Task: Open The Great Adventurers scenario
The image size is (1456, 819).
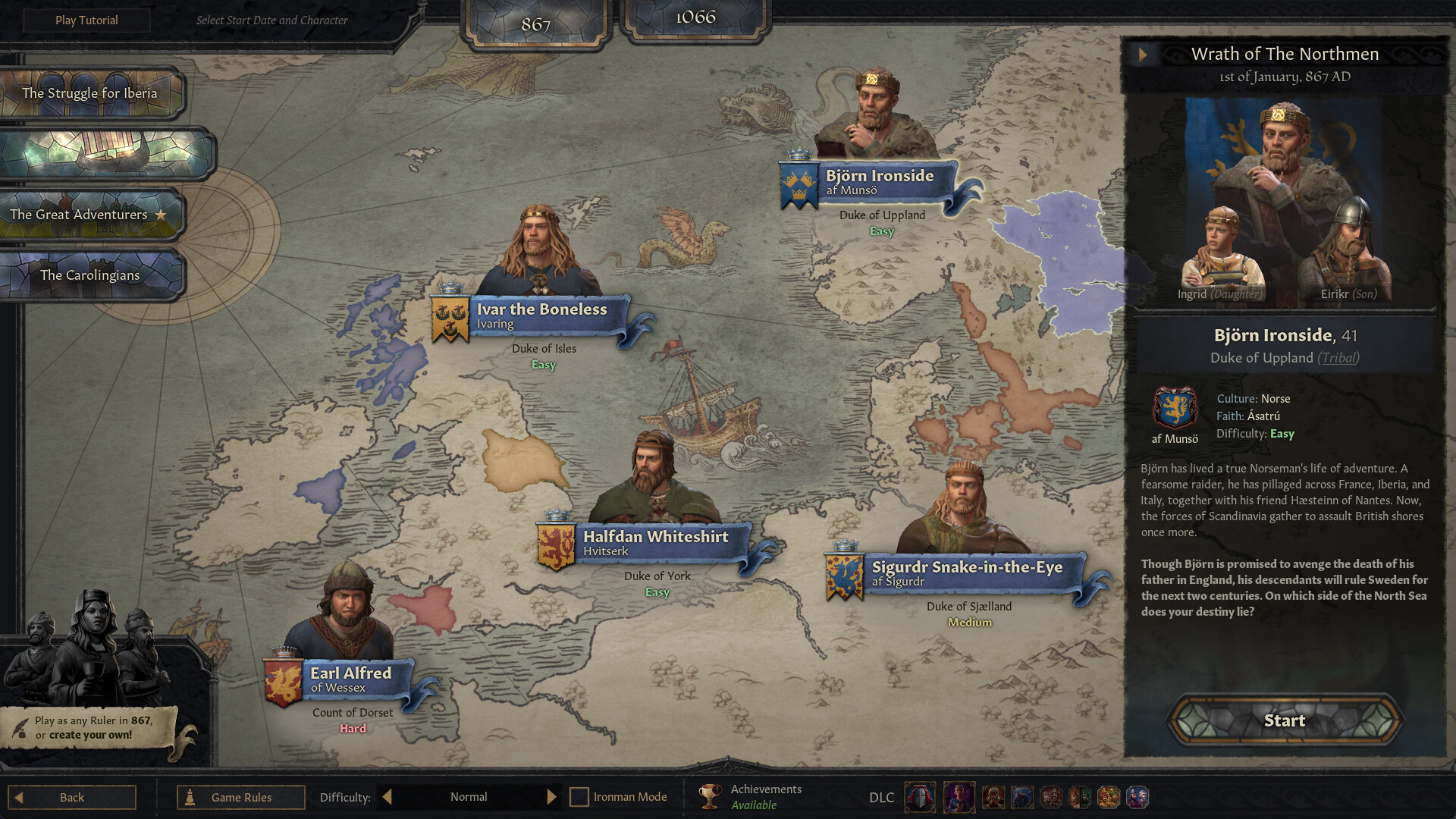Action: click(78, 215)
